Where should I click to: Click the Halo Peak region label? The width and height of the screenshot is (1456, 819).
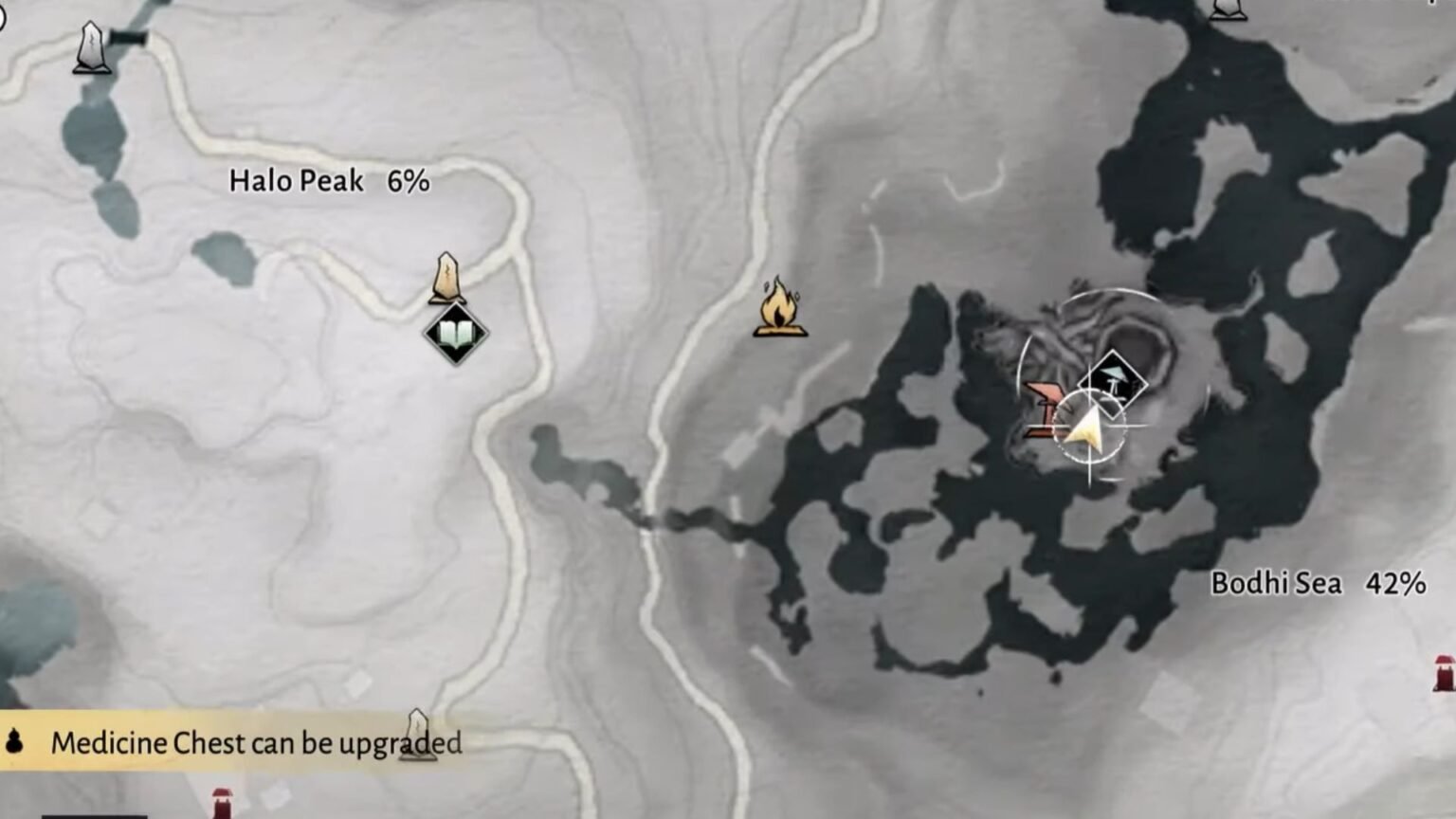297,182
